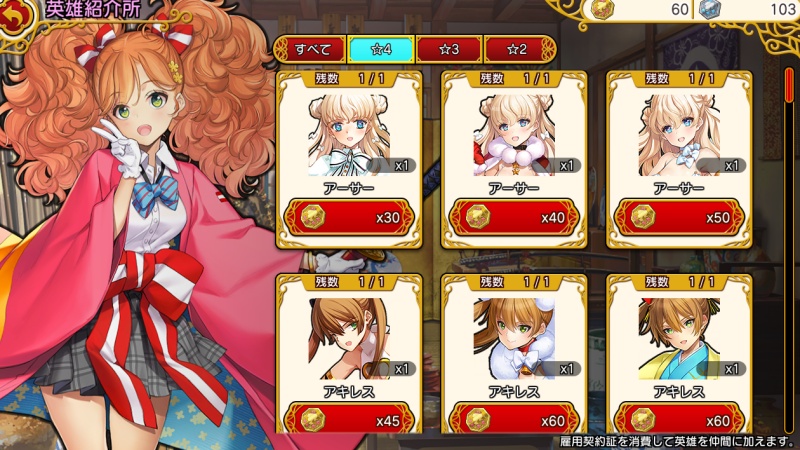Buy アーサー for x50 coins
Viewport: 800px width, 450px height.
coord(677,216)
